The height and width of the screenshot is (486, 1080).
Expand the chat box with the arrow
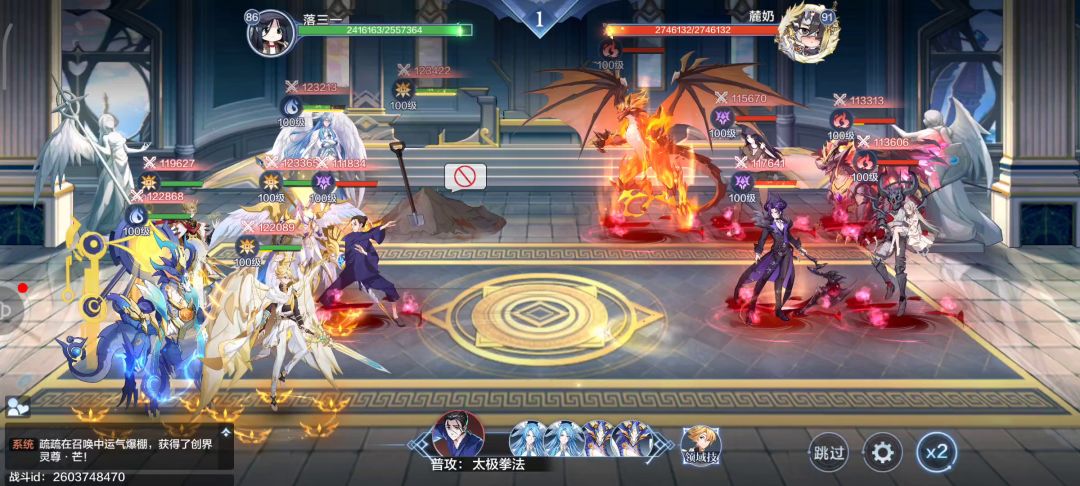click(227, 433)
